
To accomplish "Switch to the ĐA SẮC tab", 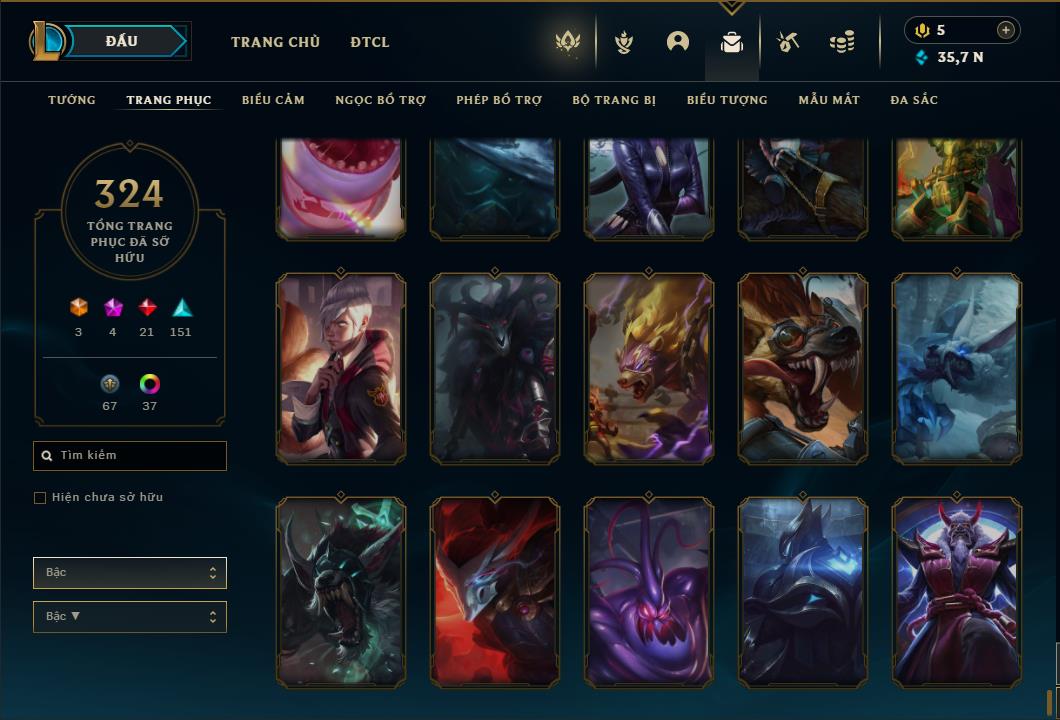I will 914,100.
